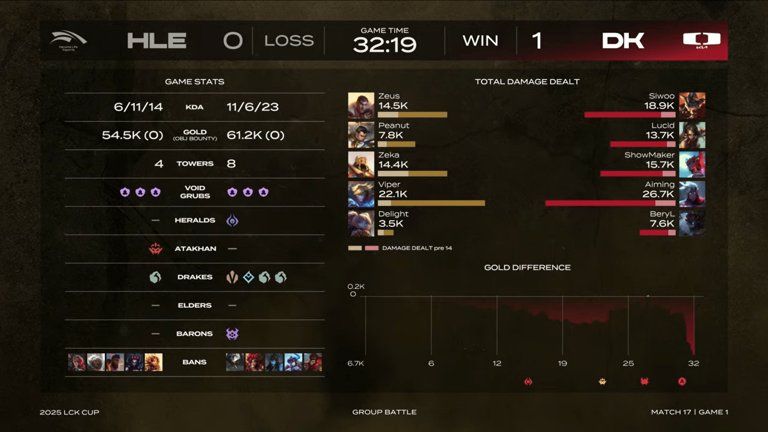Select the HLE team logo
The width and height of the screenshot is (768, 432).
[69, 40]
